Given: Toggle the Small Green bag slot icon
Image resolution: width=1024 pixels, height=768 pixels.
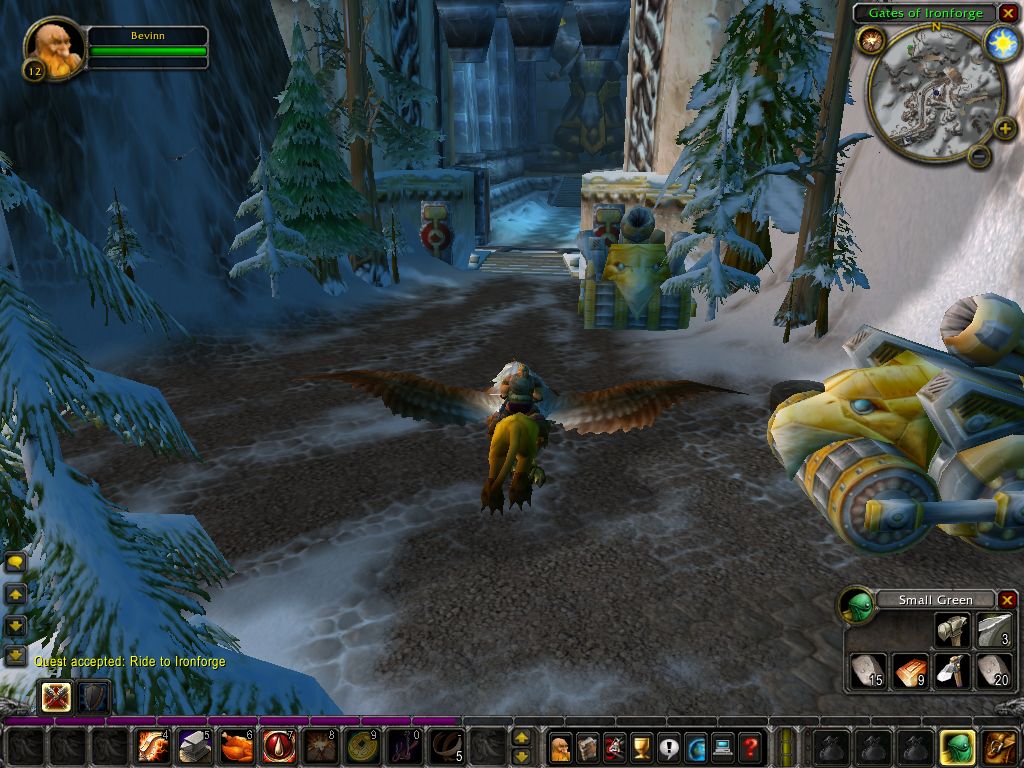Looking at the screenshot, I should [x=955, y=746].
